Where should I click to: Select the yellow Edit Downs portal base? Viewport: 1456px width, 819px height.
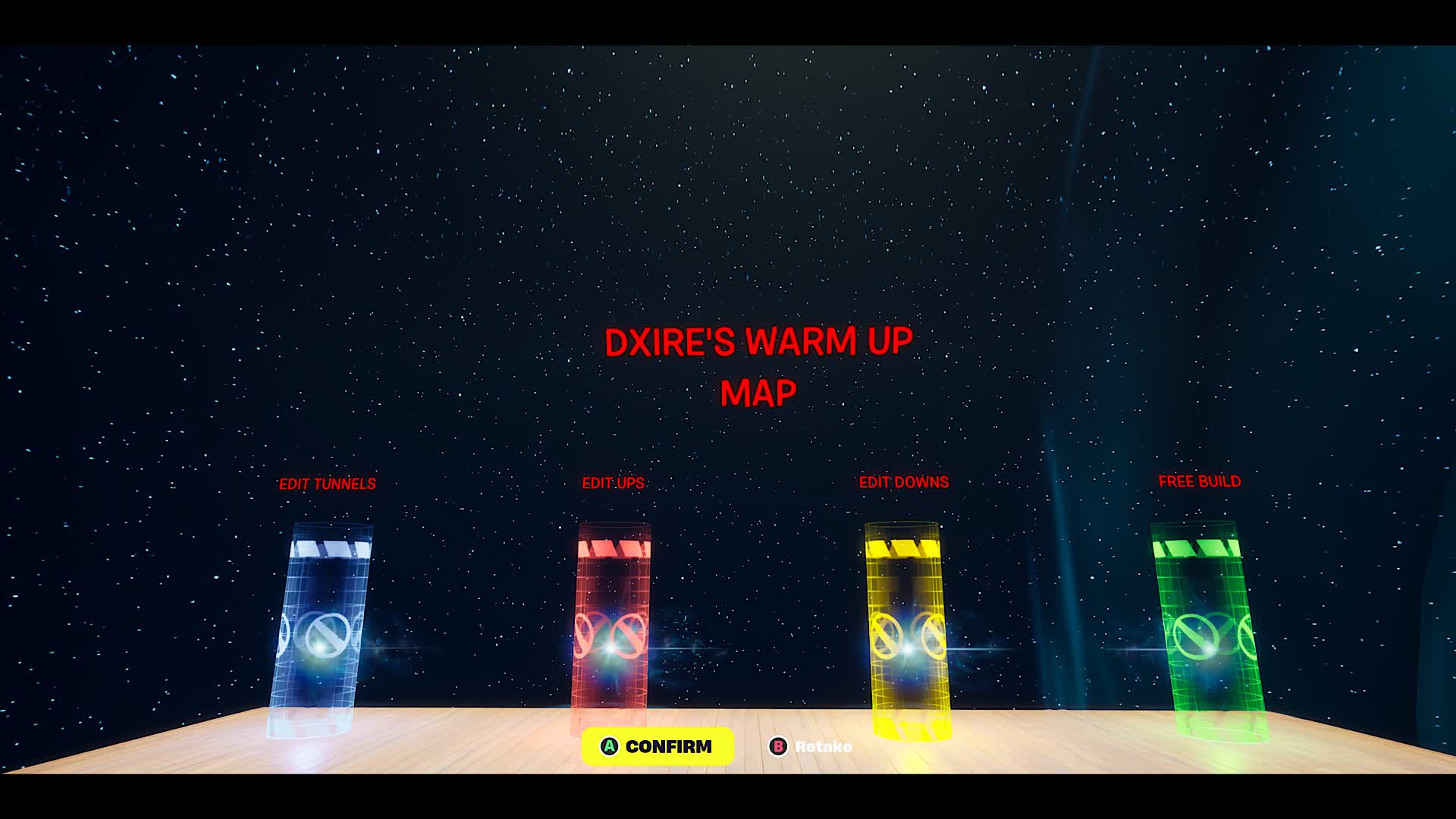tap(910, 724)
